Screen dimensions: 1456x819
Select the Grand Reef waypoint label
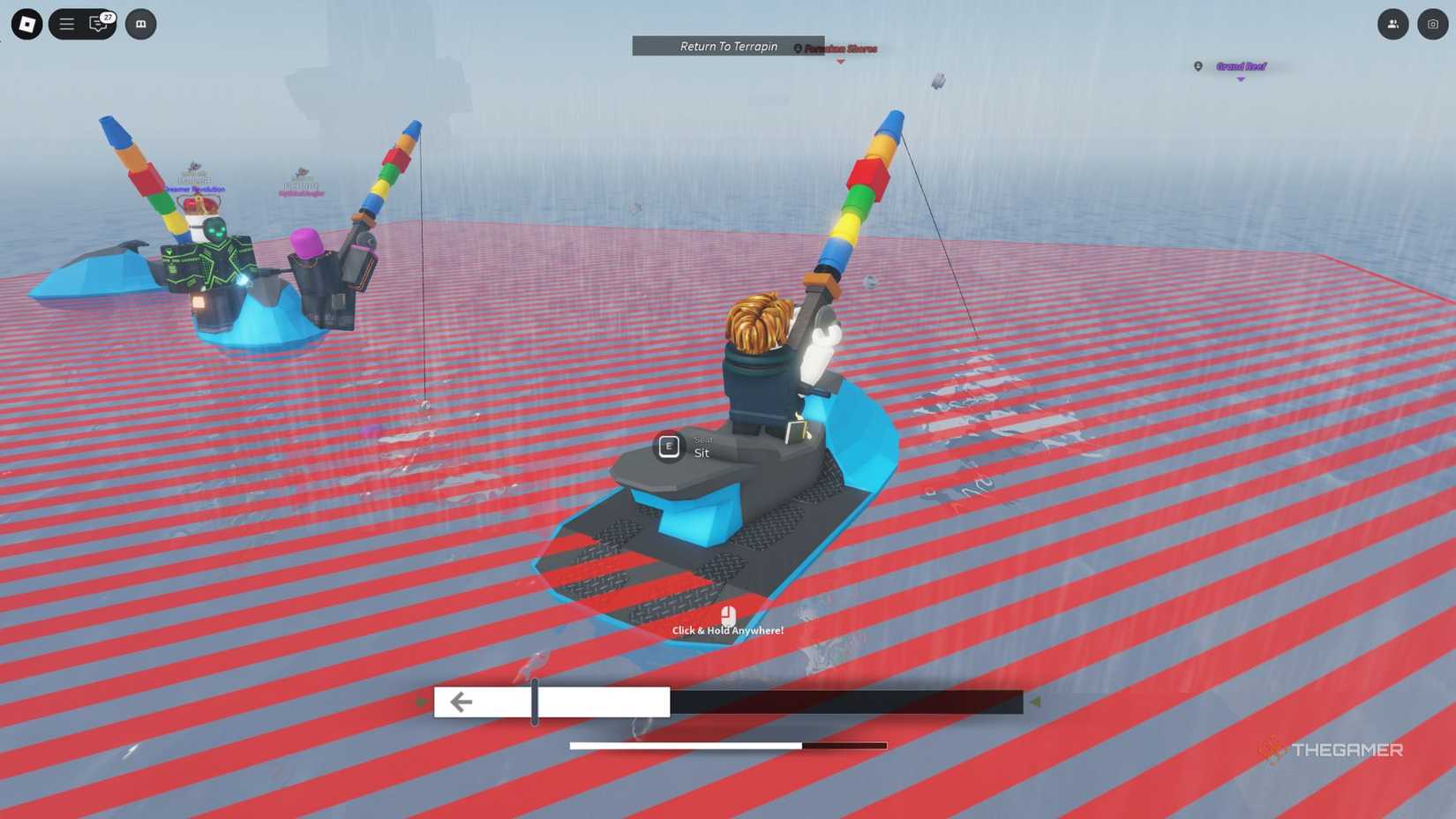1240,67
